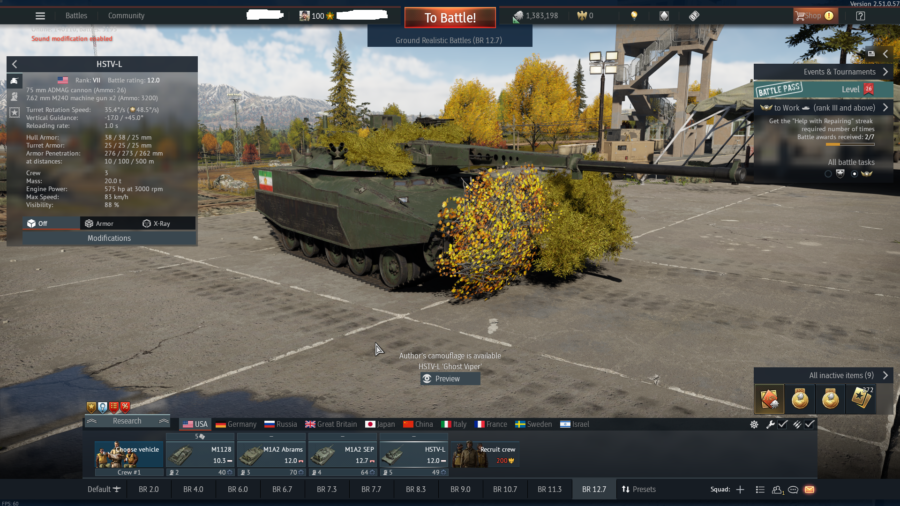This screenshot has width=900, height=506.
Task: Preview the Ghost Viper camouflage
Action: pyautogui.click(x=447, y=379)
